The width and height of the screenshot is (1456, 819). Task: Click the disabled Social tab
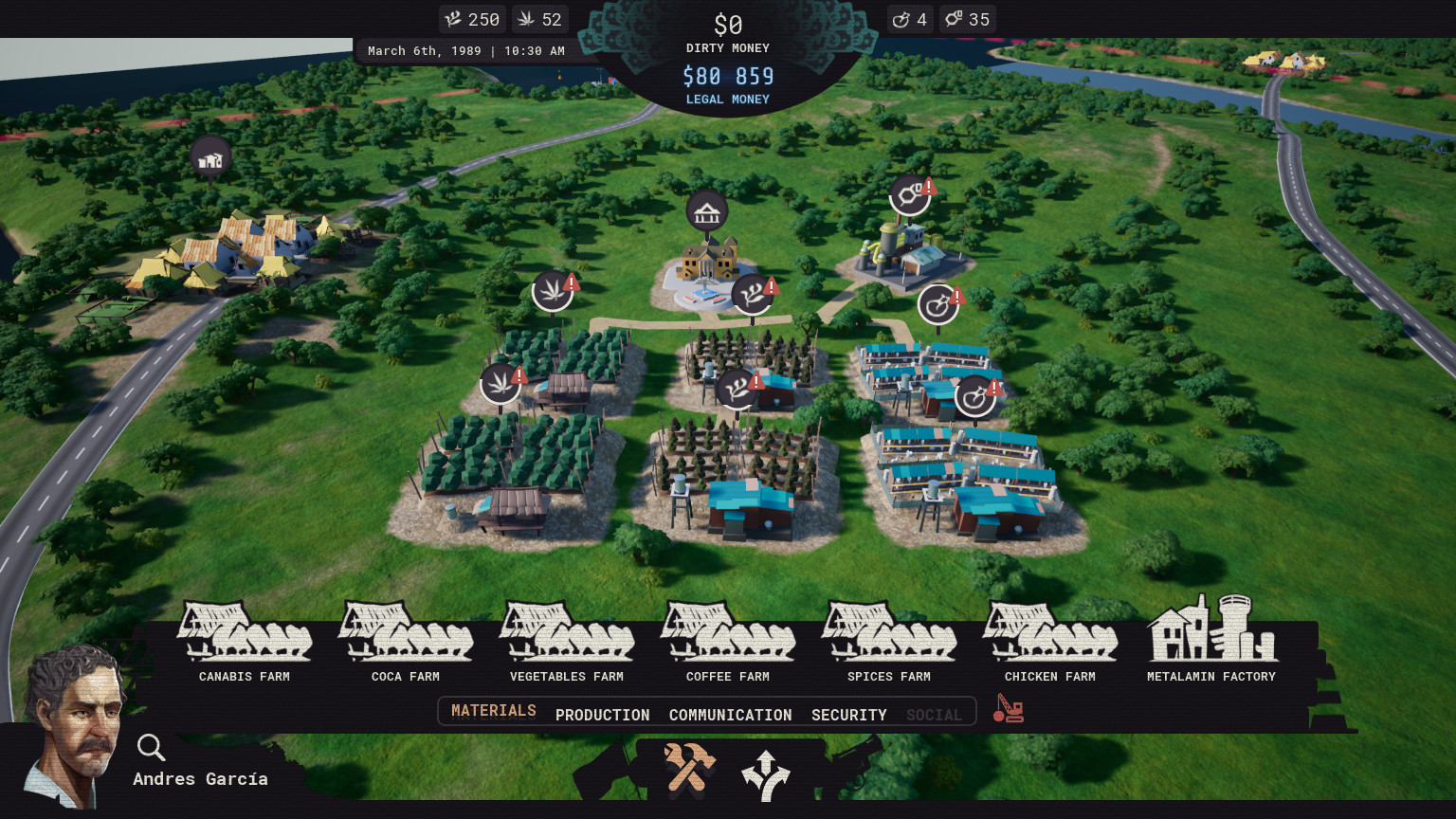click(934, 715)
